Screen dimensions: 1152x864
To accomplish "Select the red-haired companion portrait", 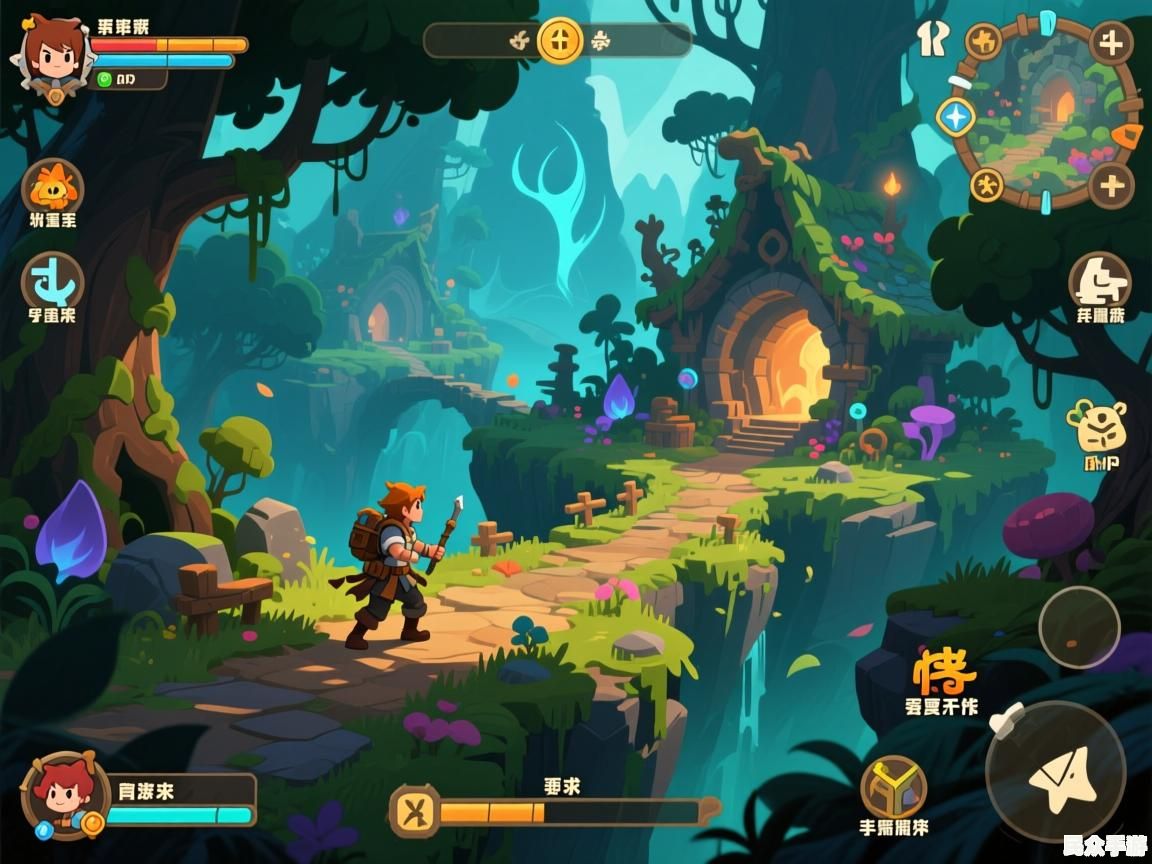I will tap(65, 795).
